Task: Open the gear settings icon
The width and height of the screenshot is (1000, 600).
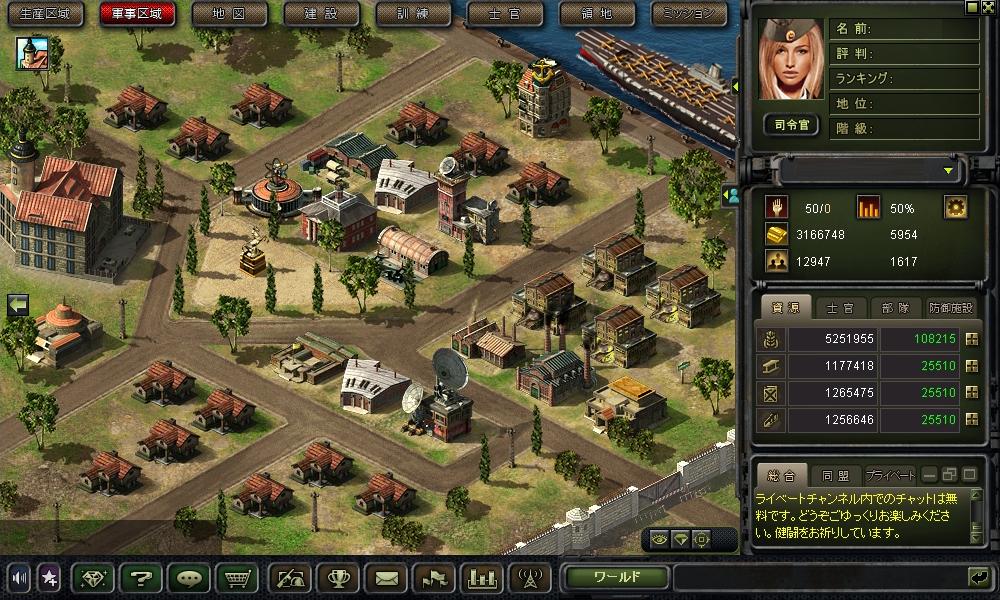Action: pos(955,207)
